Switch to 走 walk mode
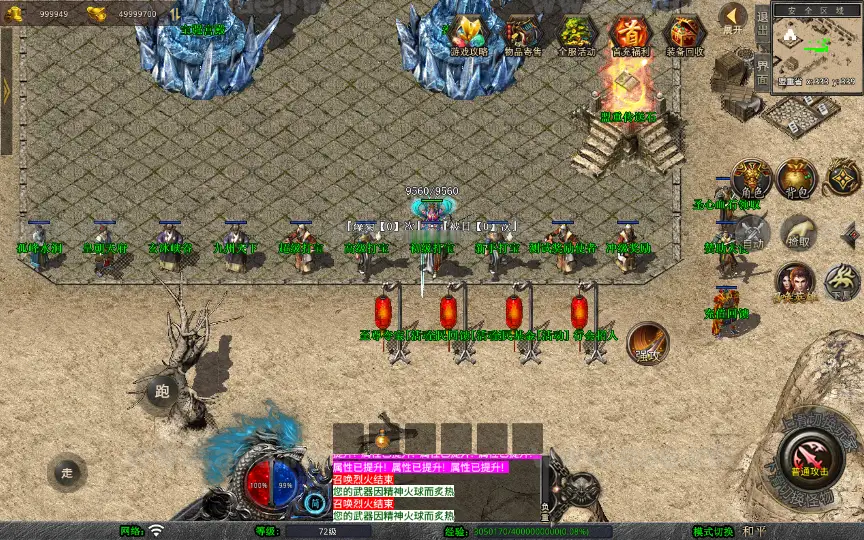The image size is (864, 540). (68, 472)
